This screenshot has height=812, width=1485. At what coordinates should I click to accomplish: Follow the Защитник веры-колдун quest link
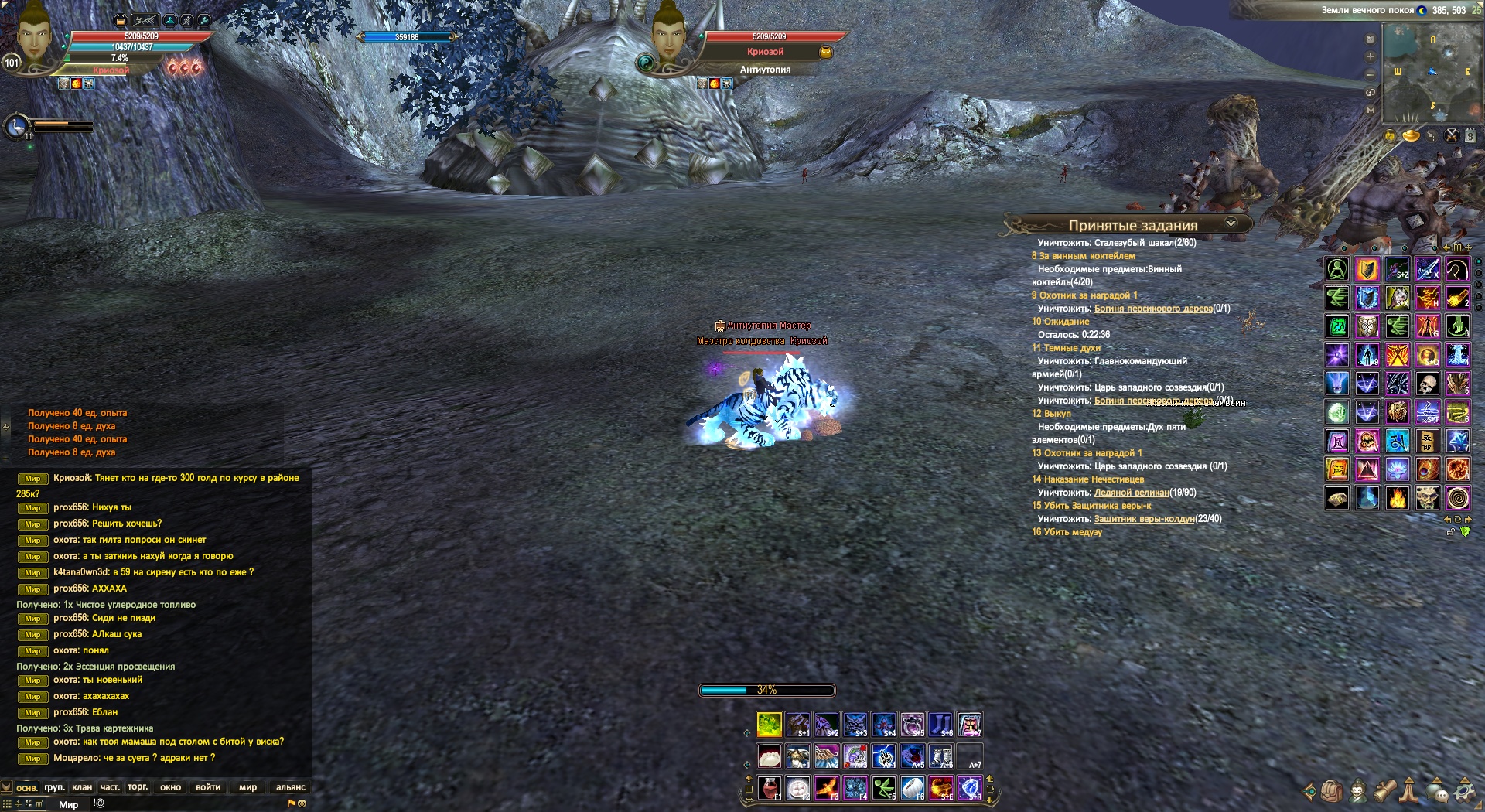point(1144,519)
